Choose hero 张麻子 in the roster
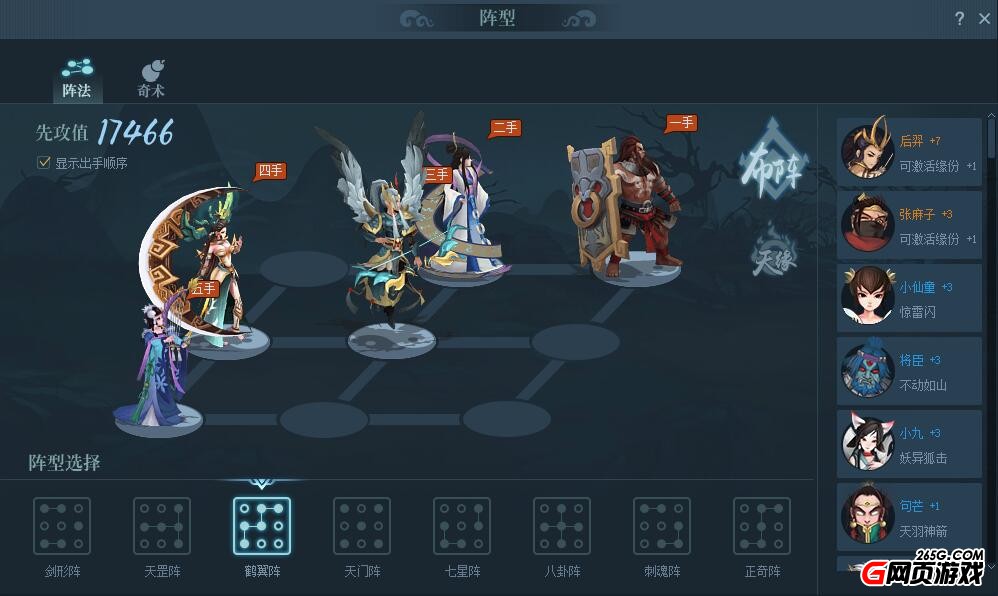This screenshot has width=998, height=596. pos(910,226)
